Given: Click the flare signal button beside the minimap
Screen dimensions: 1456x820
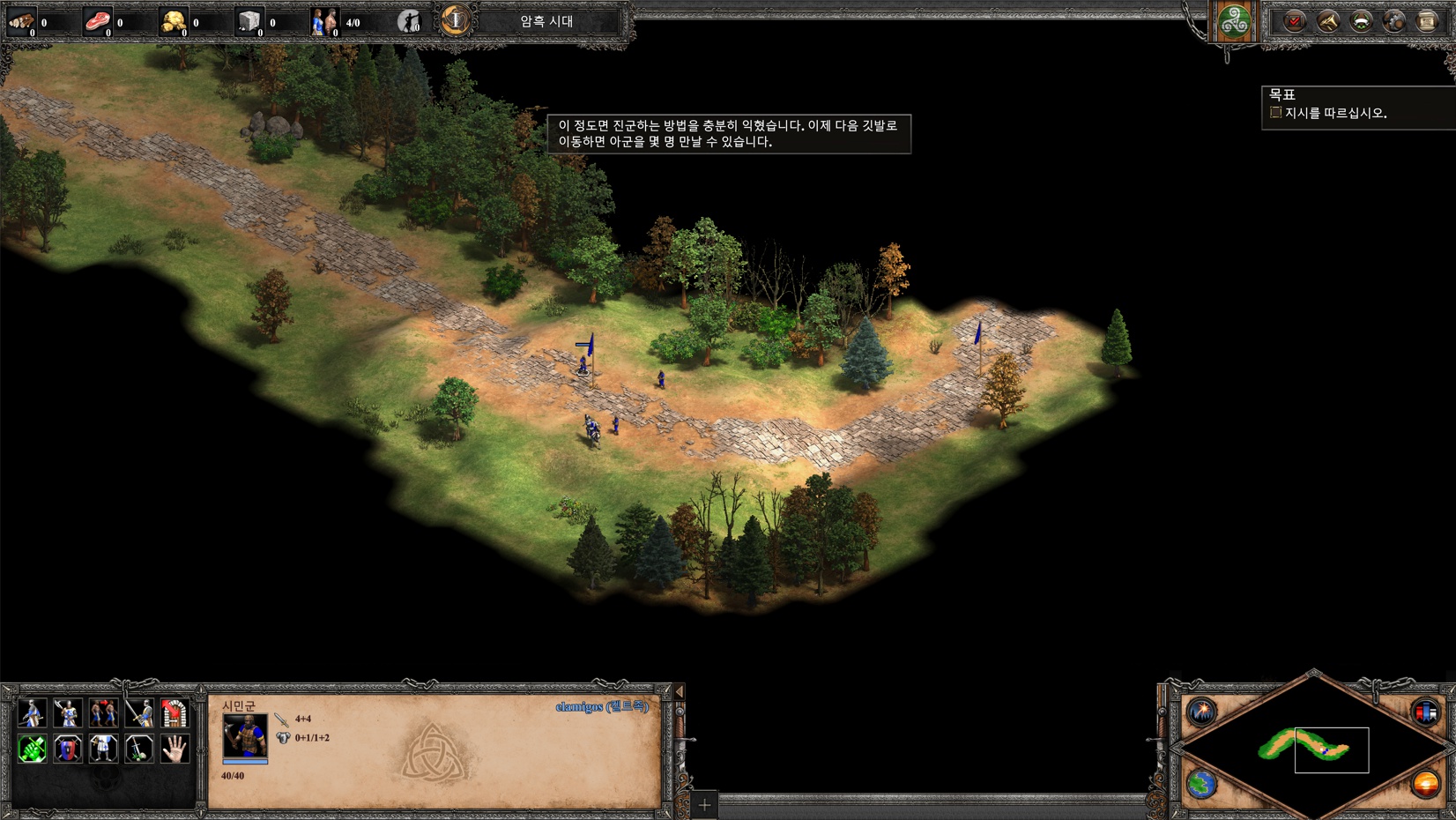Looking at the screenshot, I should pyautogui.click(x=1201, y=711).
